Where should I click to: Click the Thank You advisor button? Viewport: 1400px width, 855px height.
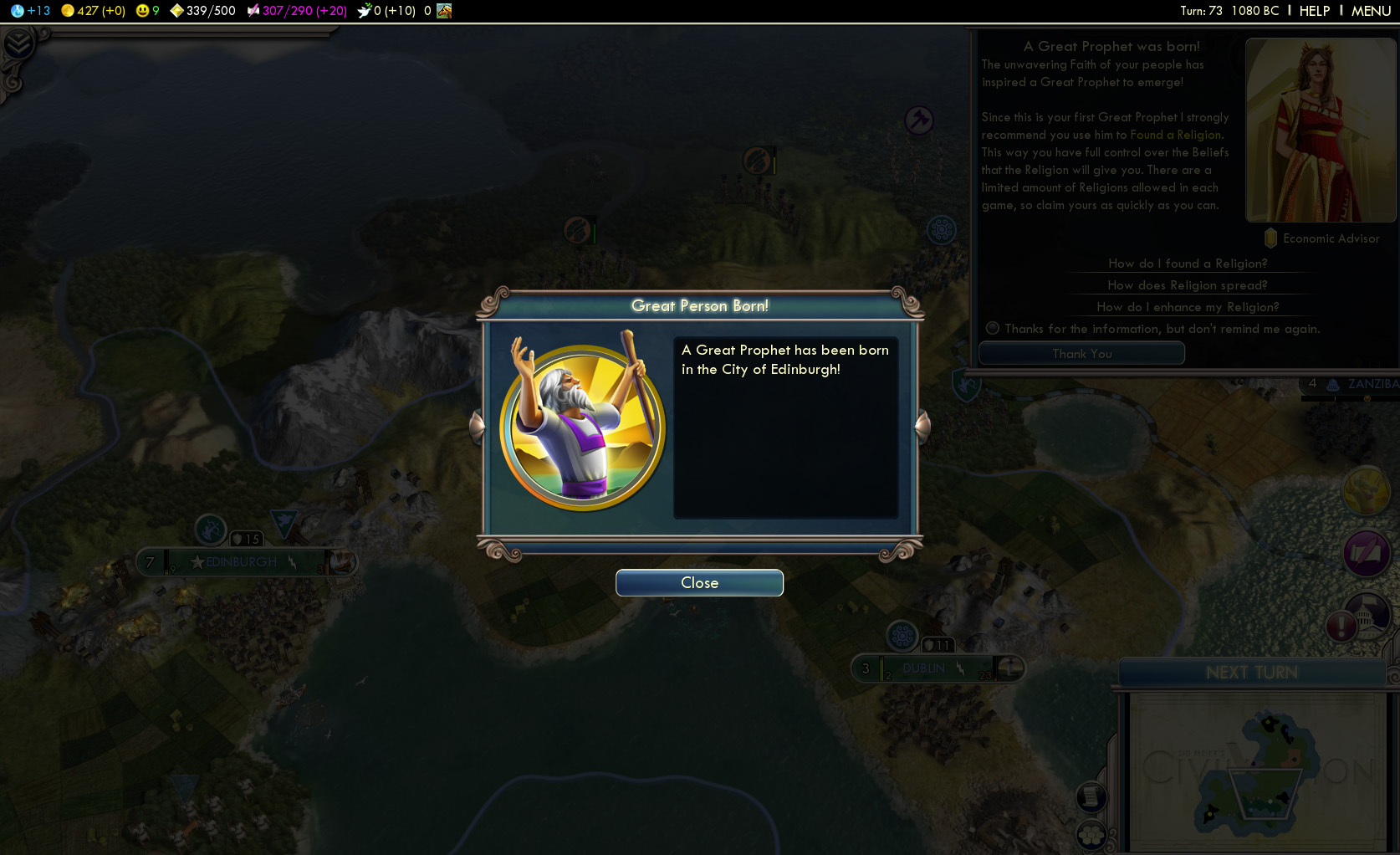[x=1081, y=354]
